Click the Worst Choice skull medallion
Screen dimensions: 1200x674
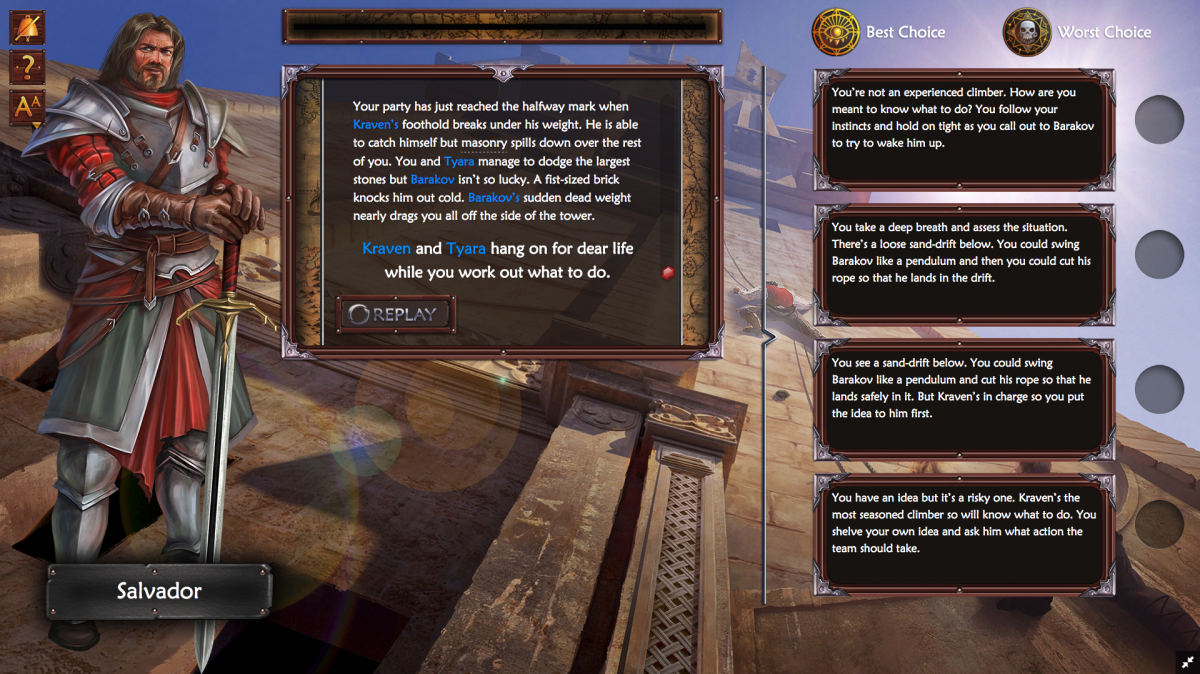(1027, 32)
